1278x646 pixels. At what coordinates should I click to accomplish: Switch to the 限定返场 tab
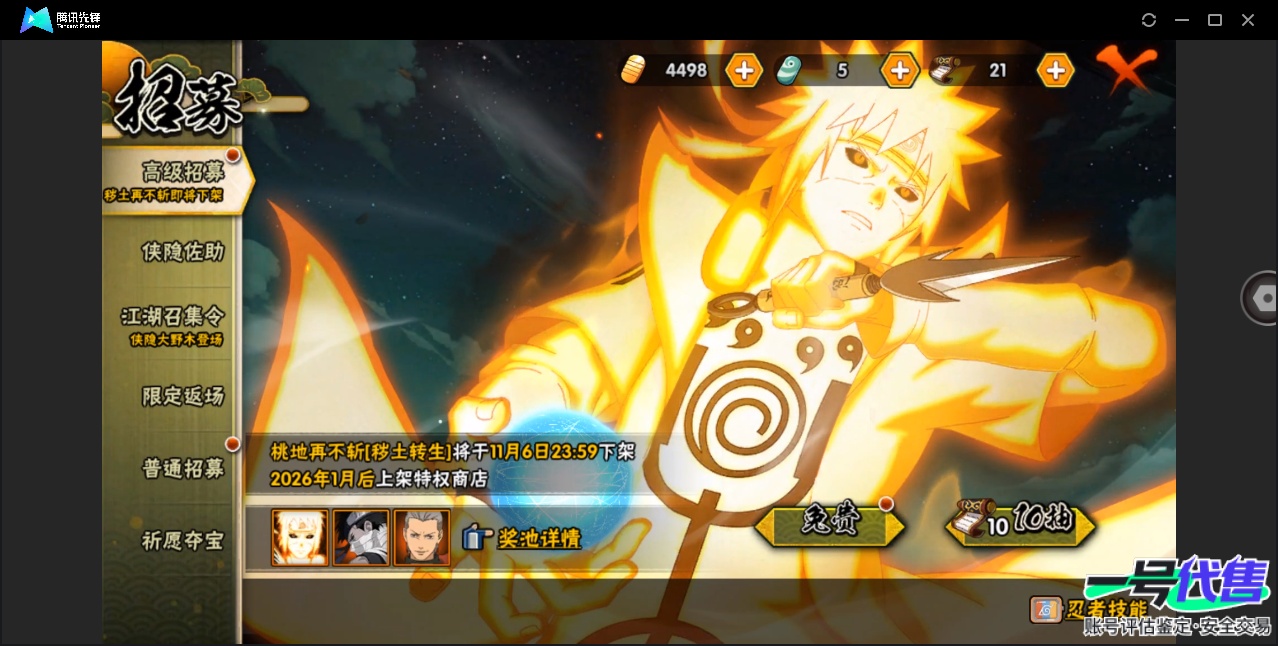(182, 396)
